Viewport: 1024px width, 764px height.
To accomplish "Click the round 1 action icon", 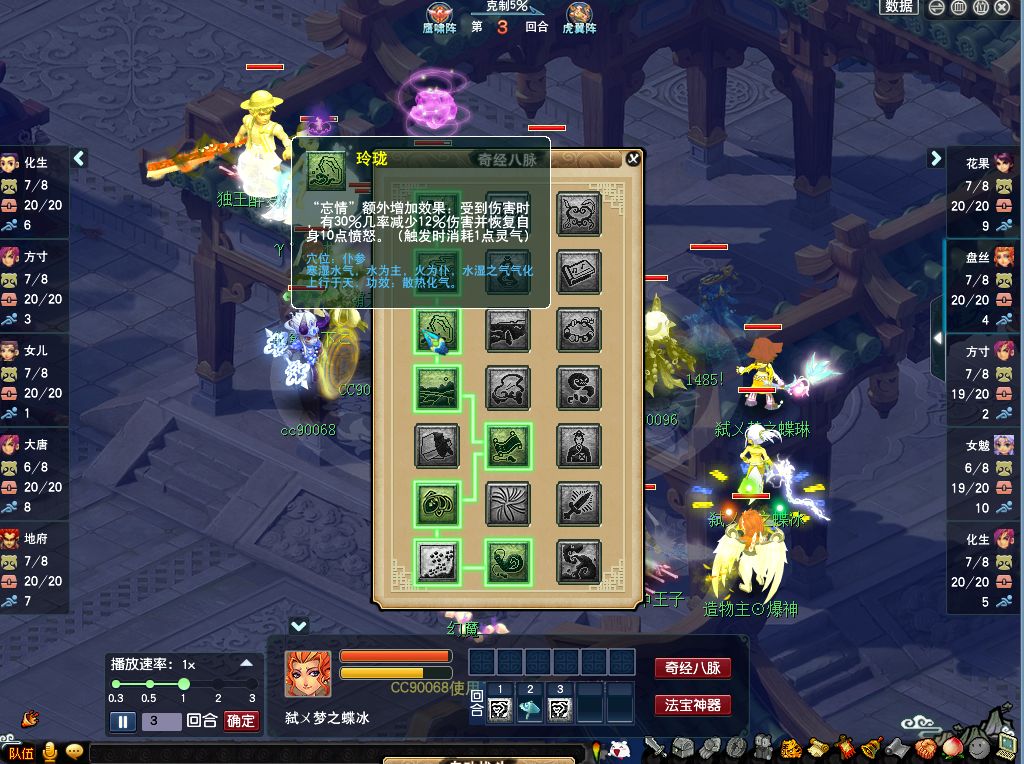I will (x=500, y=709).
